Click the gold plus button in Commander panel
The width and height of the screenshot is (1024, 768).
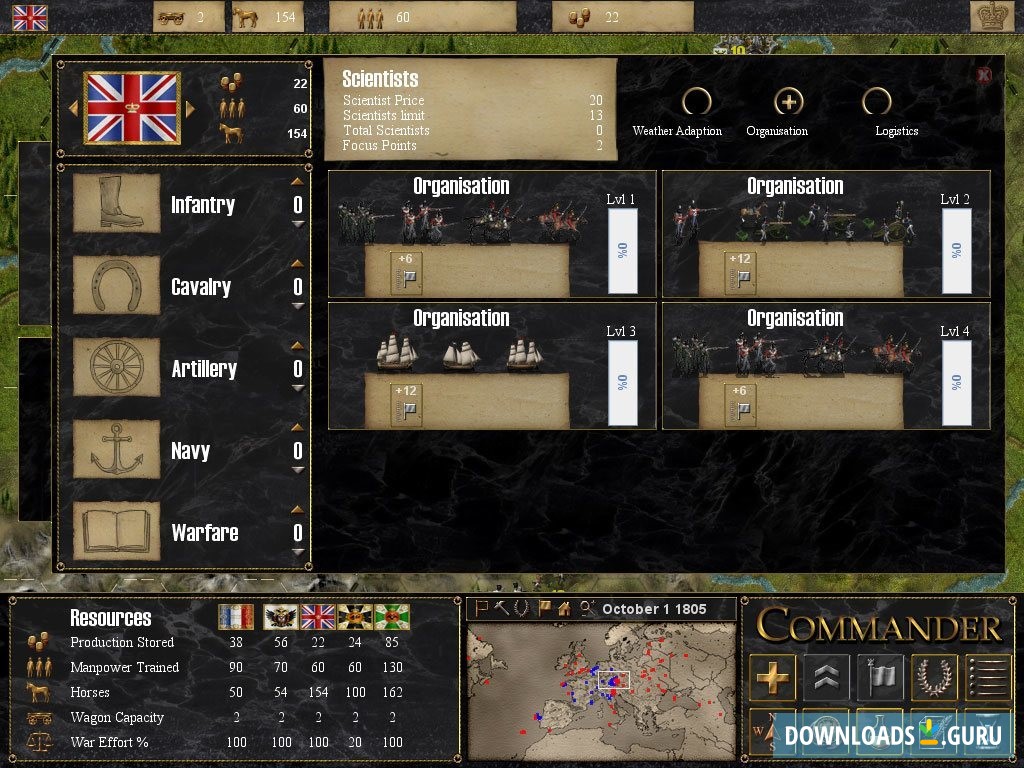tap(772, 677)
